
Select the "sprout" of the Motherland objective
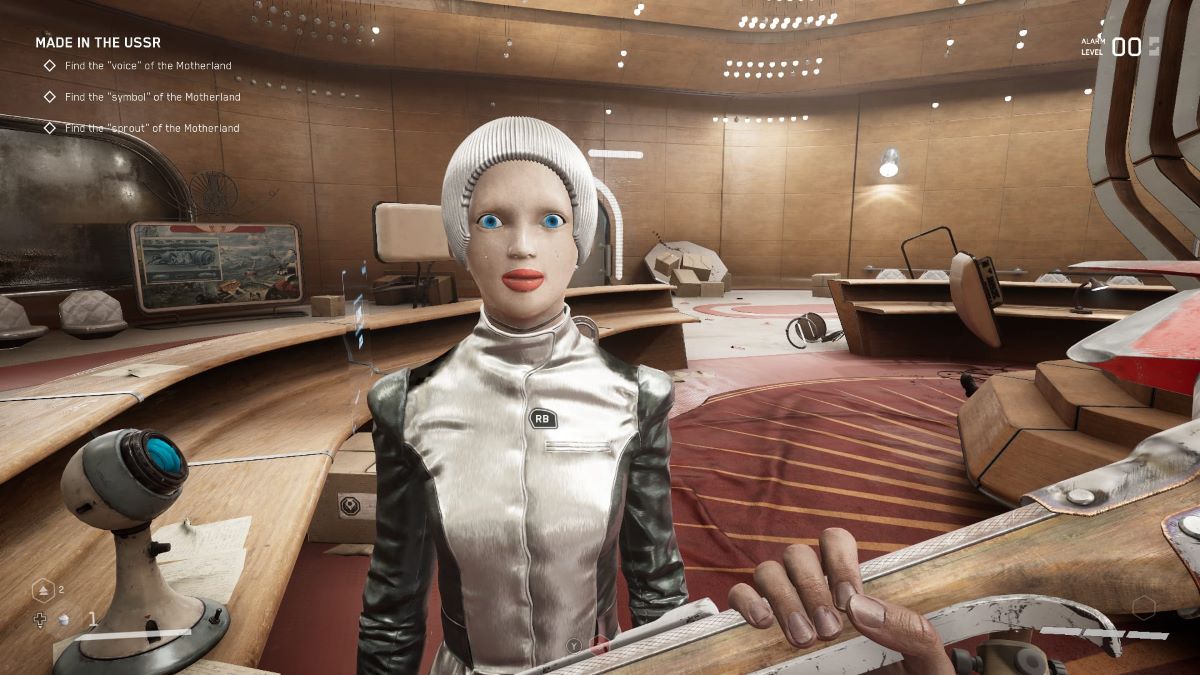click(152, 128)
